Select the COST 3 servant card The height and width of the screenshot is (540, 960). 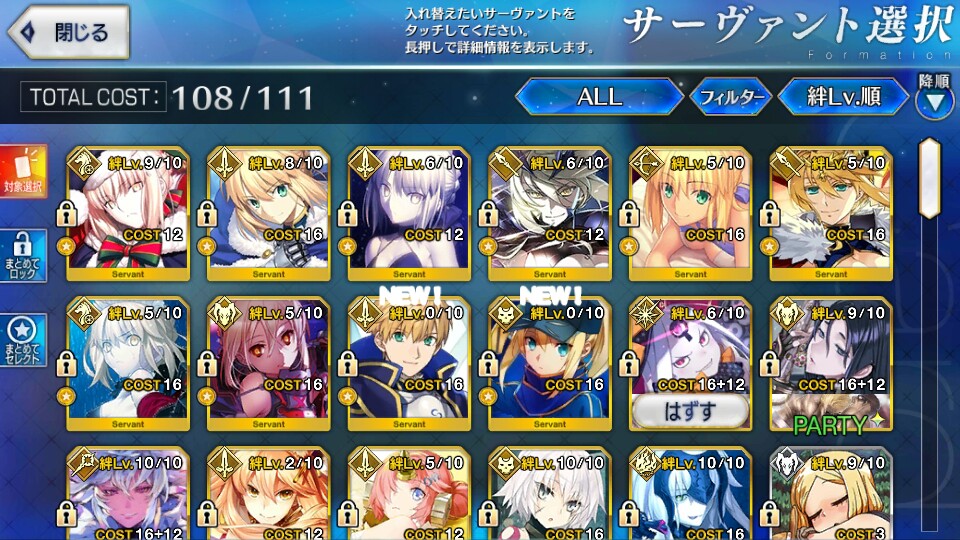[830, 495]
